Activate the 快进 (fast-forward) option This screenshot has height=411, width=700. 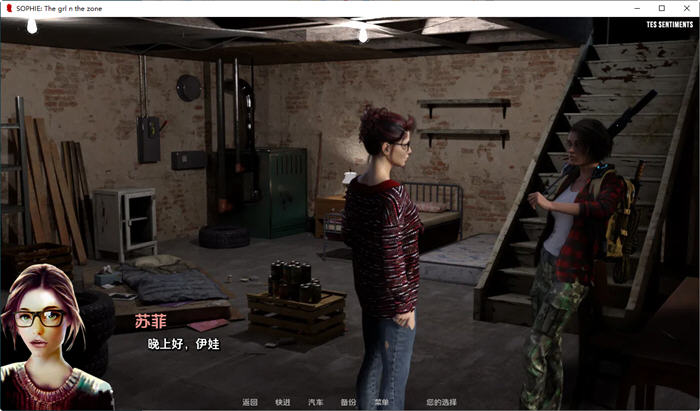pyautogui.click(x=283, y=402)
